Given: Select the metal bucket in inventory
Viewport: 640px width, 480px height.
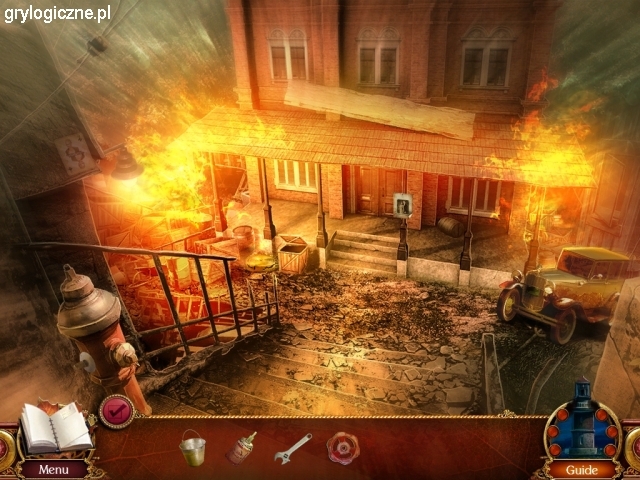Looking at the screenshot, I should click(192, 446).
